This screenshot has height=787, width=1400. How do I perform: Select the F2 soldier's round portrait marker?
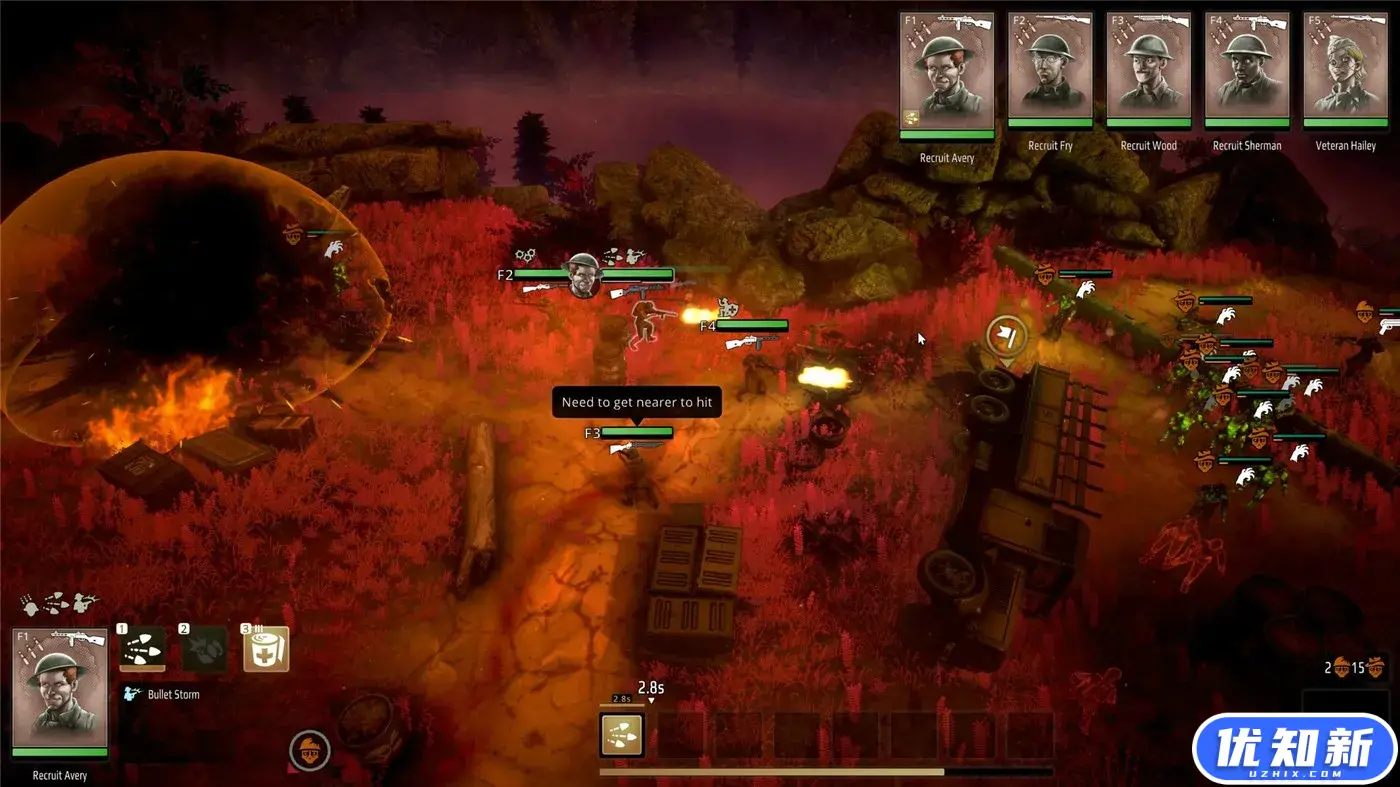[x=584, y=276]
